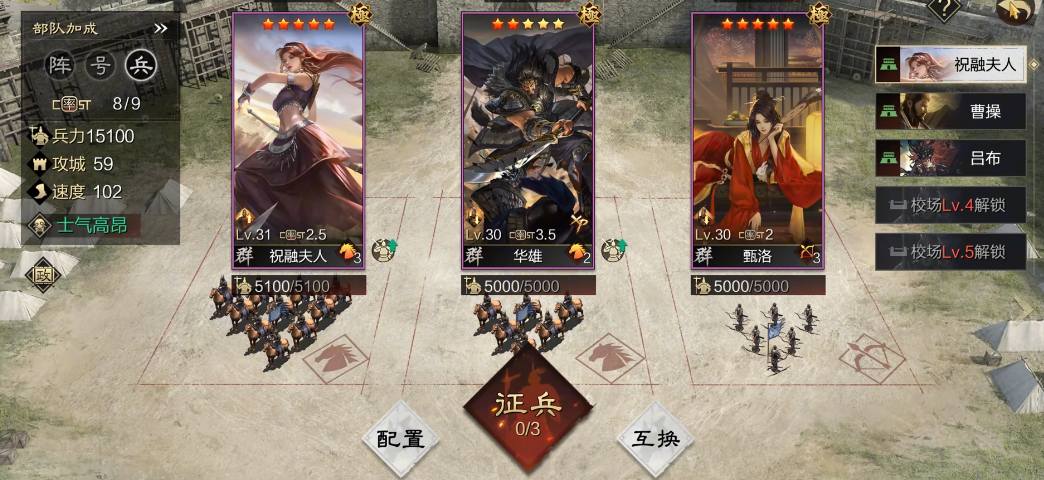The image size is (1044, 480).
Task: Tap the 校场Lv.4解锁 locked slot
Action: (x=950, y=205)
